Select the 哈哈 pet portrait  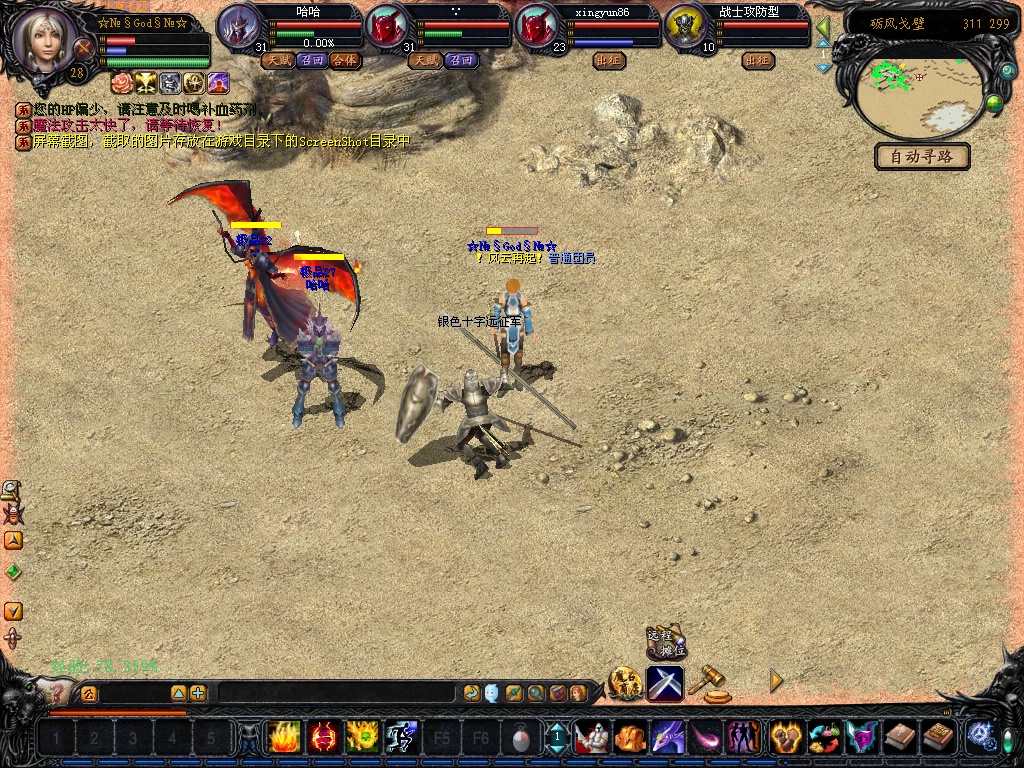pyautogui.click(x=238, y=27)
